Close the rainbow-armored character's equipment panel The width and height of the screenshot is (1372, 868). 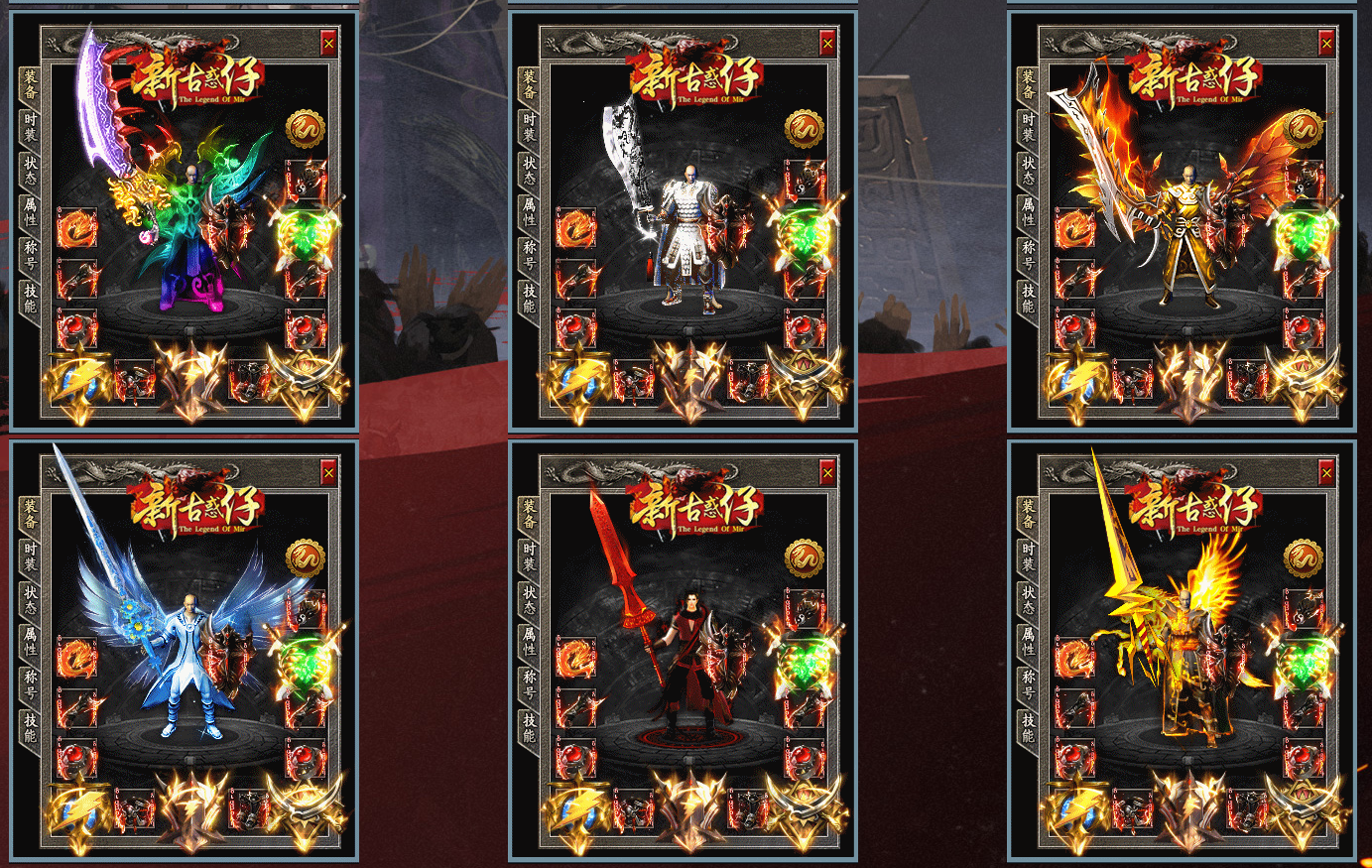pyautogui.click(x=328, y=43)
